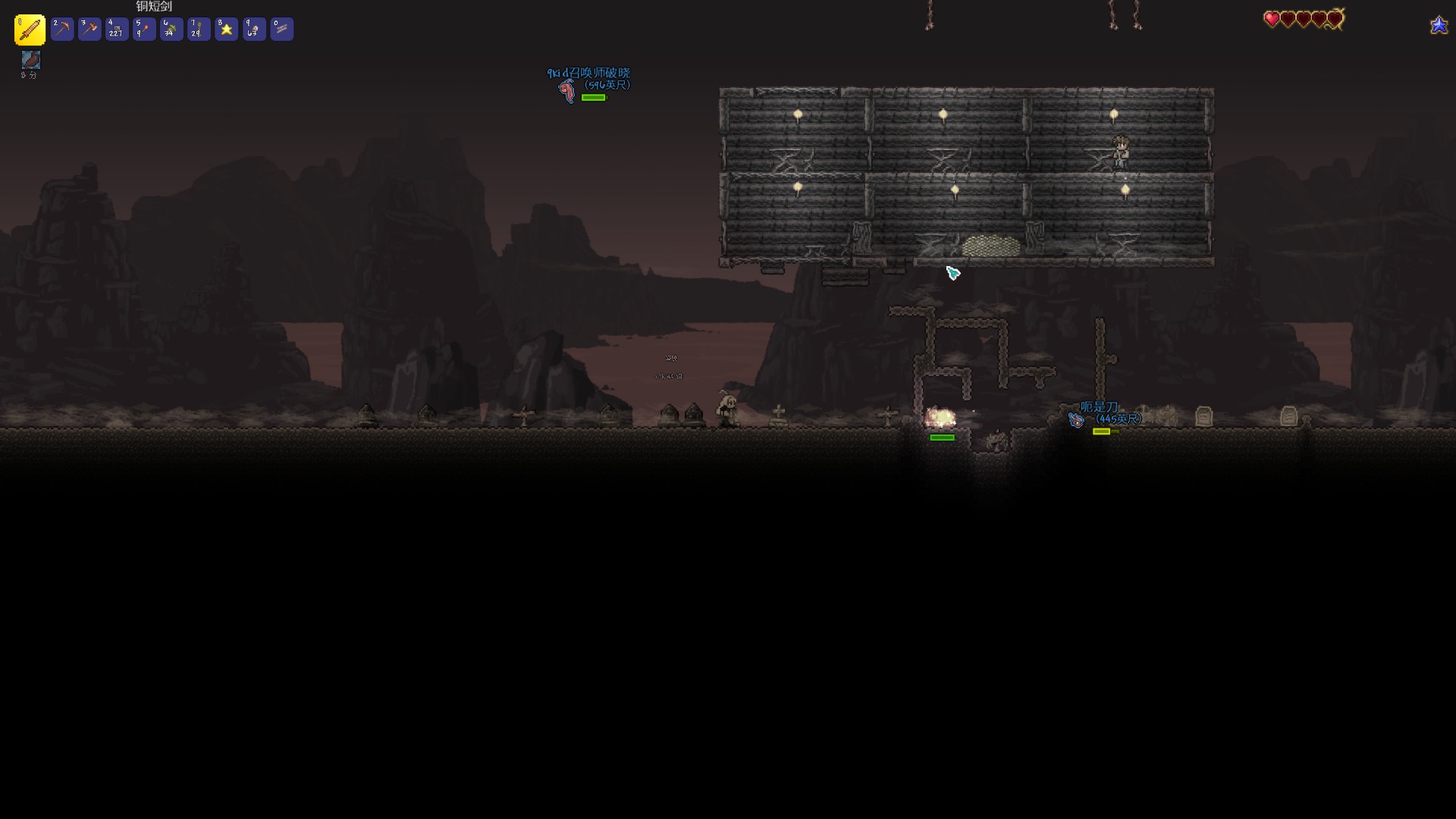Select the copper pickaxe in slot 2
The height and width of the screenshot is (819, 1456).
(62, 30)
